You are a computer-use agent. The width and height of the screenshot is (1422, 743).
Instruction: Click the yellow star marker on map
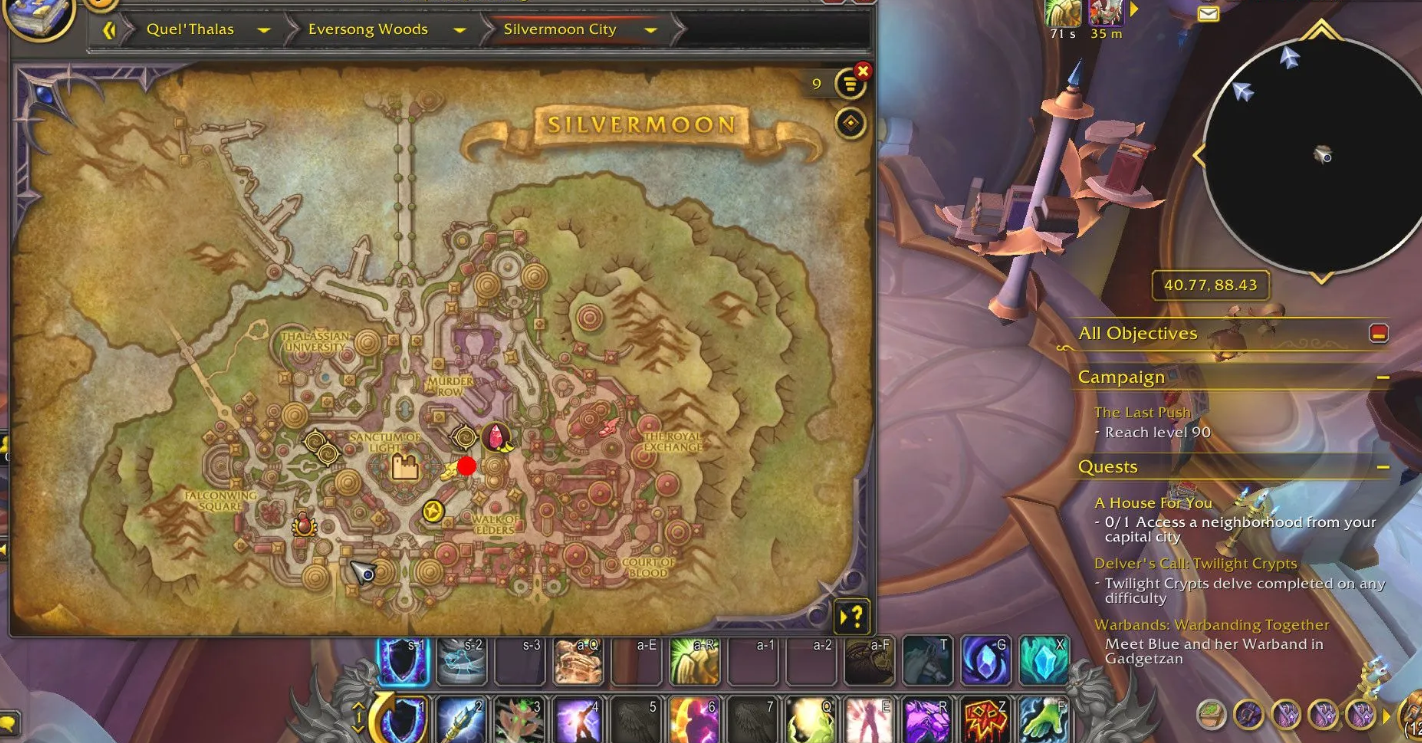click(x=432, y=511)
